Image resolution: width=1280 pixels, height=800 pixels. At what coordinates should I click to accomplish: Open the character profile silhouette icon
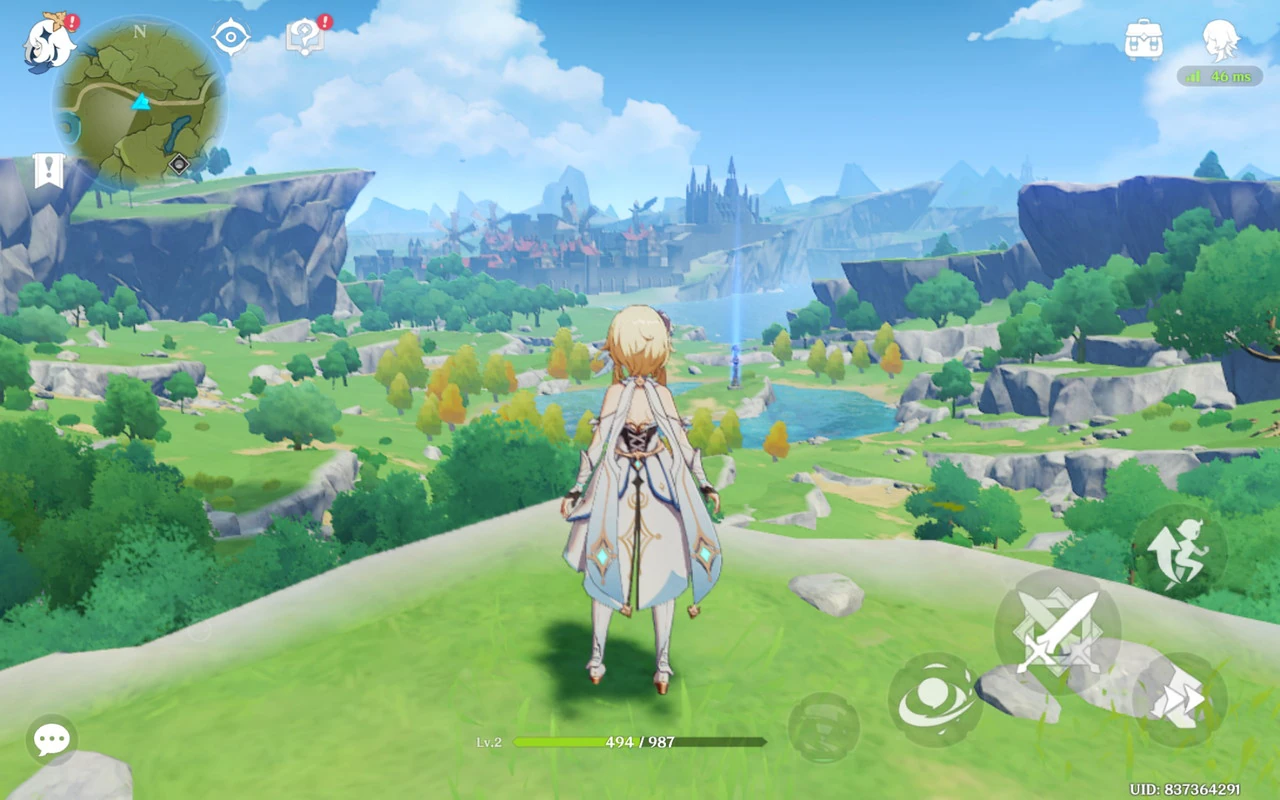[1220, 40]
